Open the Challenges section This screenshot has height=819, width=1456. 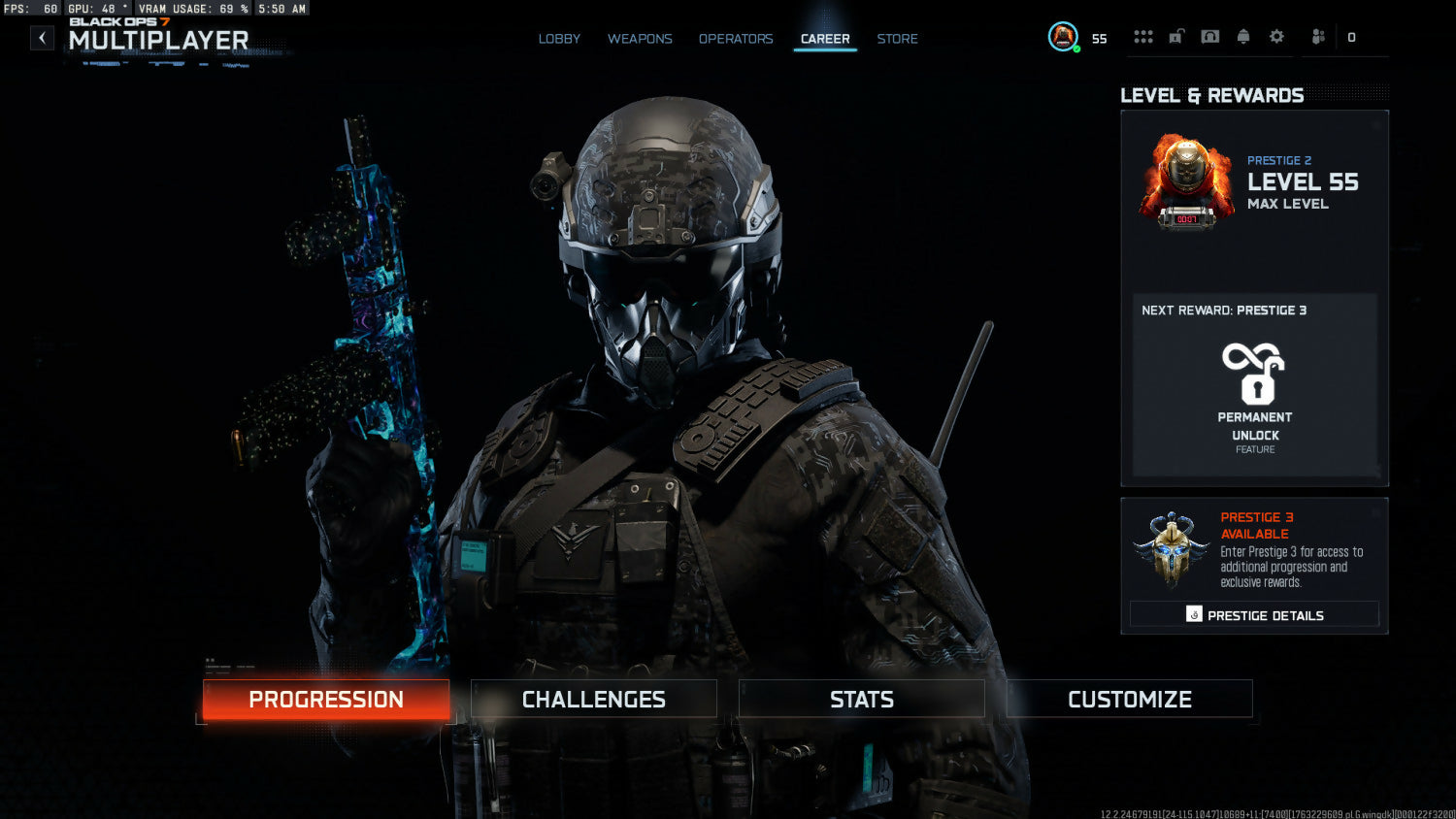coord(594,700)
